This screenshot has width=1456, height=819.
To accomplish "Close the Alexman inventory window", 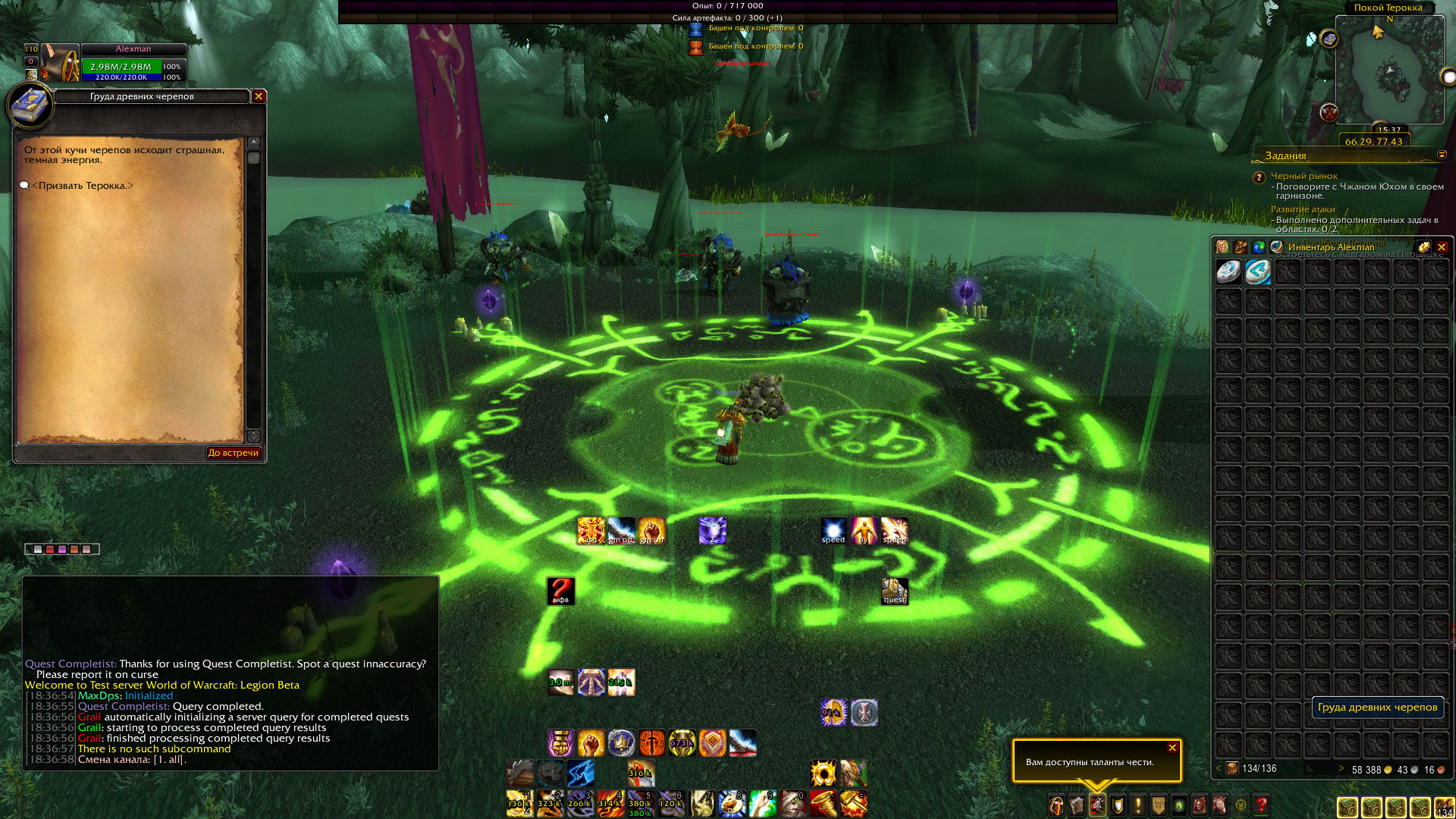I will click(1442, 247).
